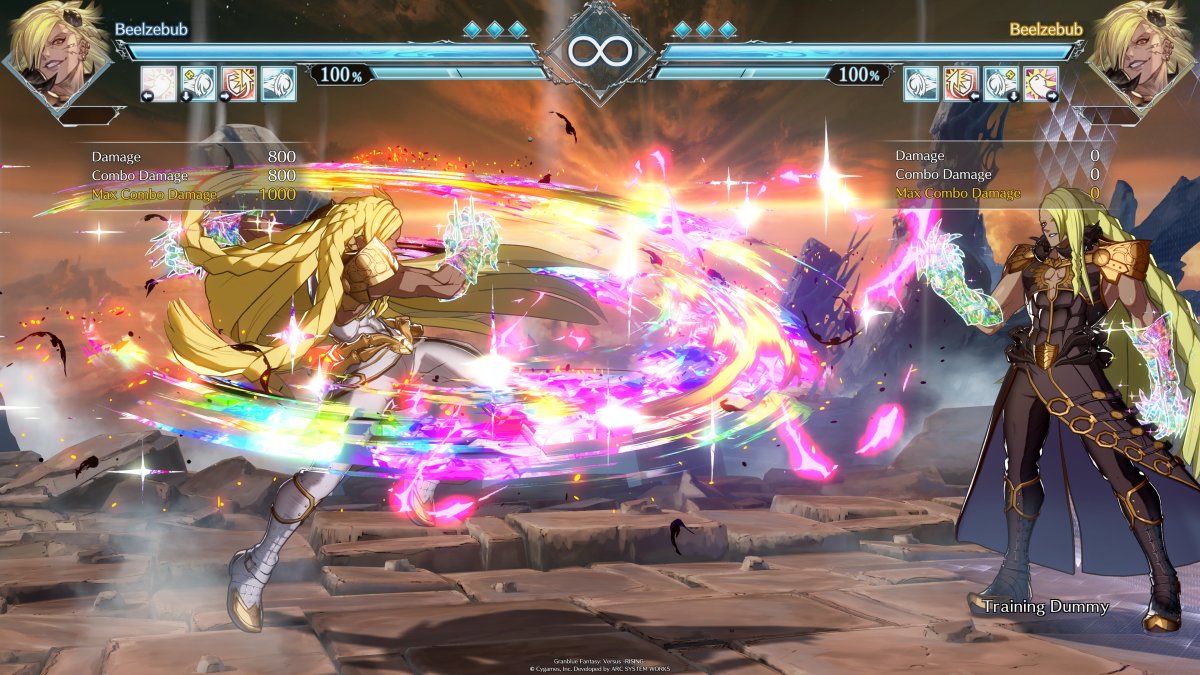Click player two's pink punch-burst skill icon
The width and height of the screenshot is (1200, 675).
click(x=1040, y=84)
